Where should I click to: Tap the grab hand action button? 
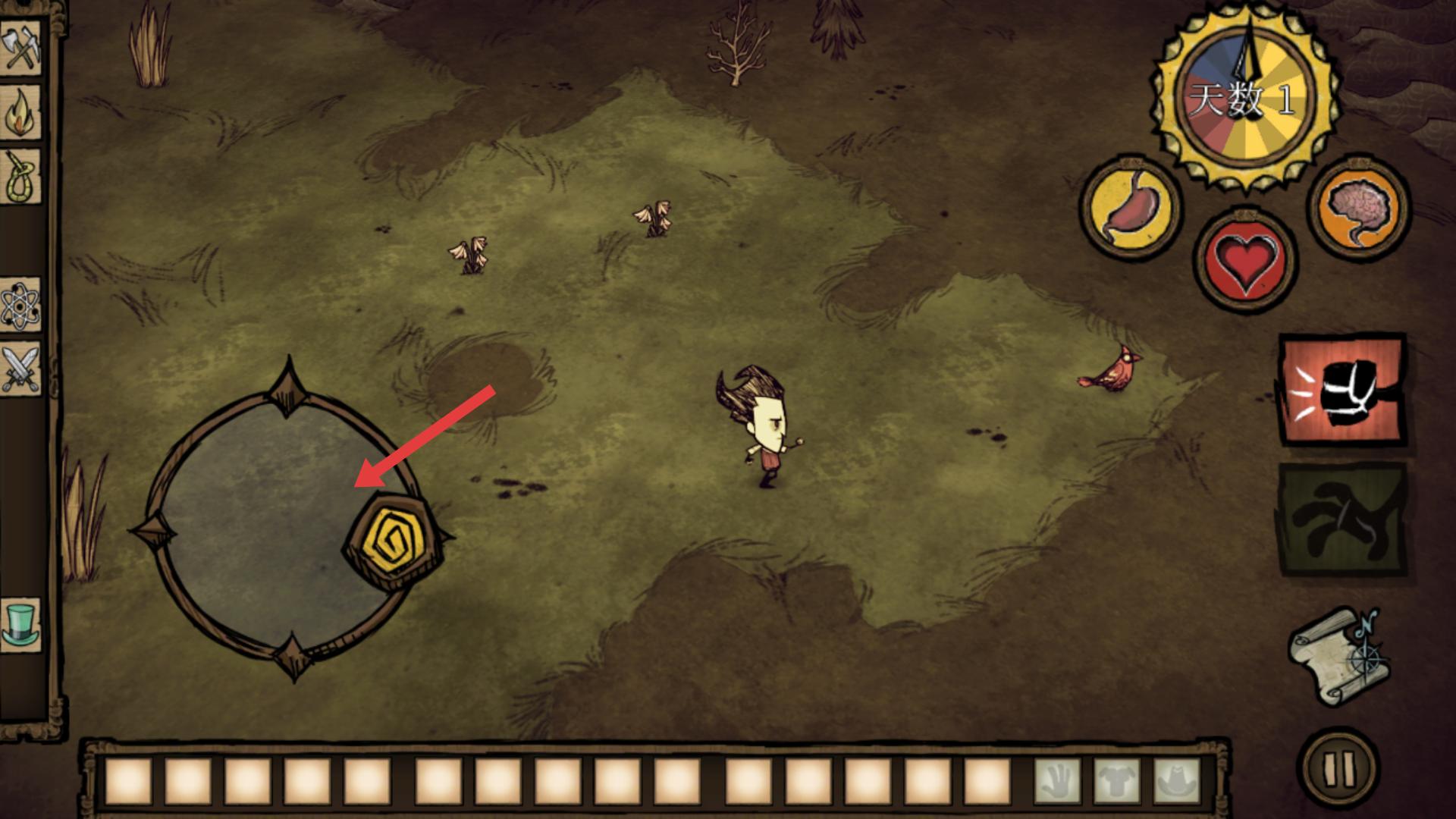pos(1341,521)
